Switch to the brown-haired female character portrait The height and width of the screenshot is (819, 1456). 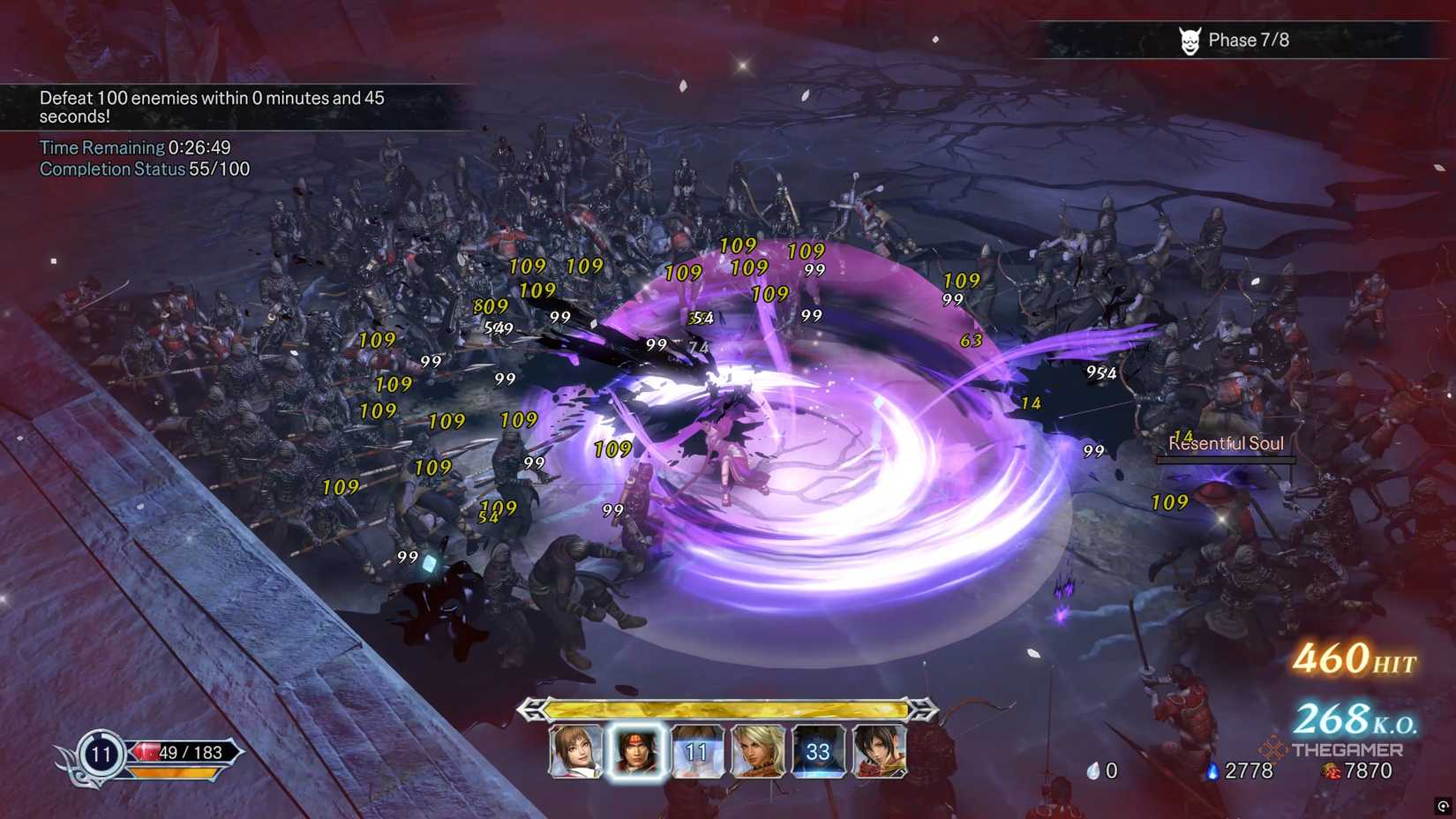[x=575, y=751]
